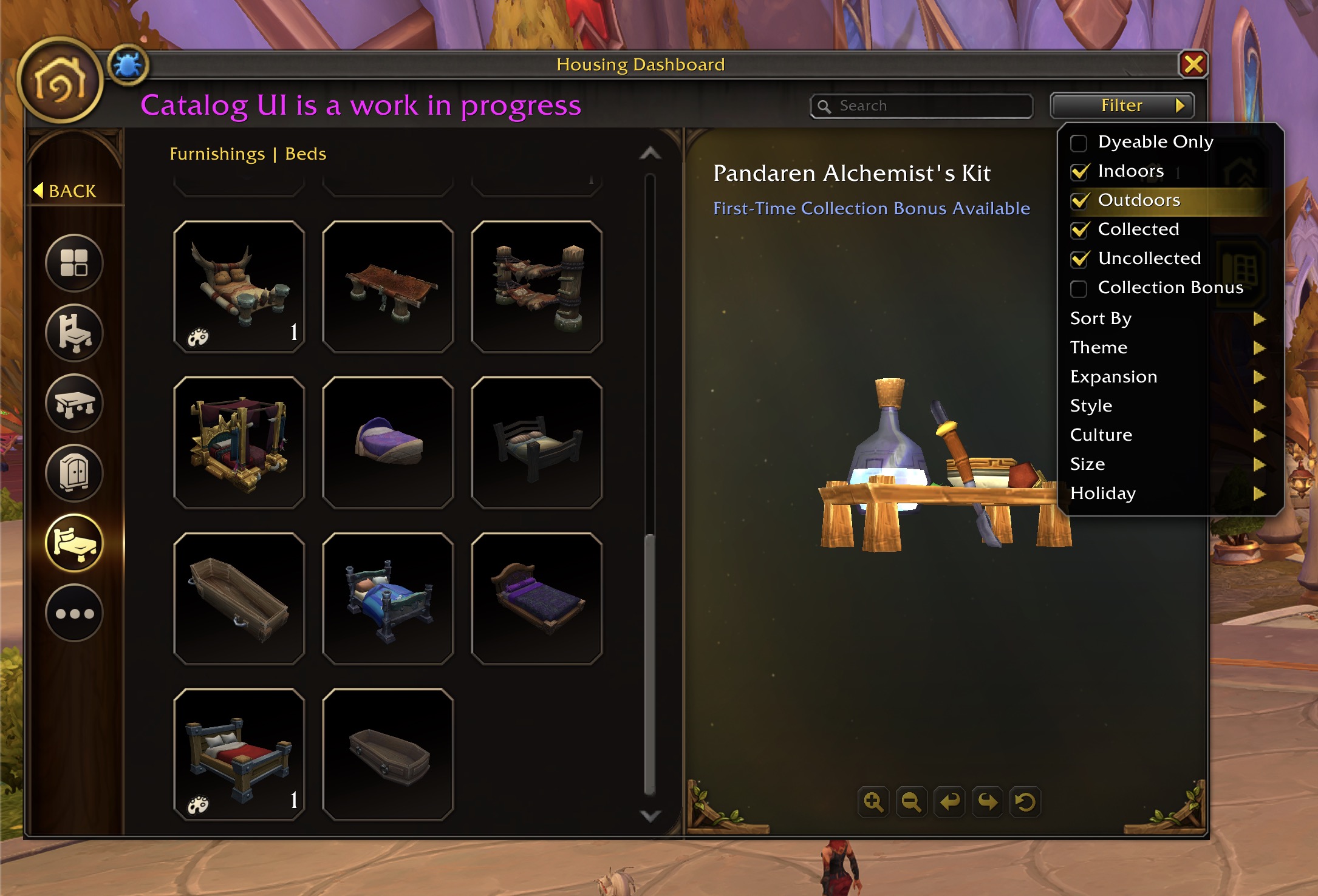This screenshot has width=1318, height=896.
Task: Click the catalog Search field
Action: click(x=929, y=106)
